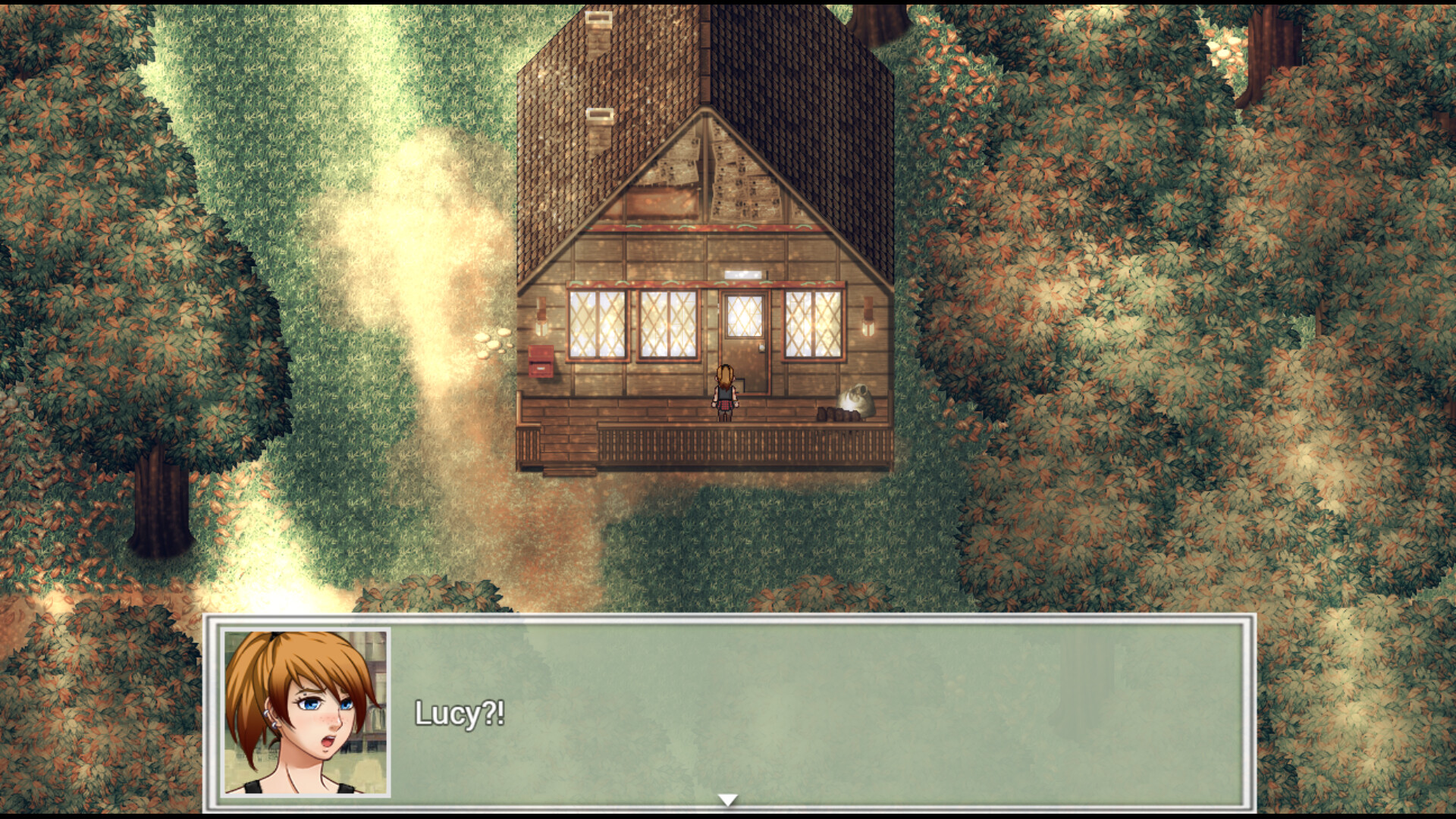Viewport: 1456px width, 819px height.
Task: Click the cabin door's doorknob
Action: pos(761,347)
